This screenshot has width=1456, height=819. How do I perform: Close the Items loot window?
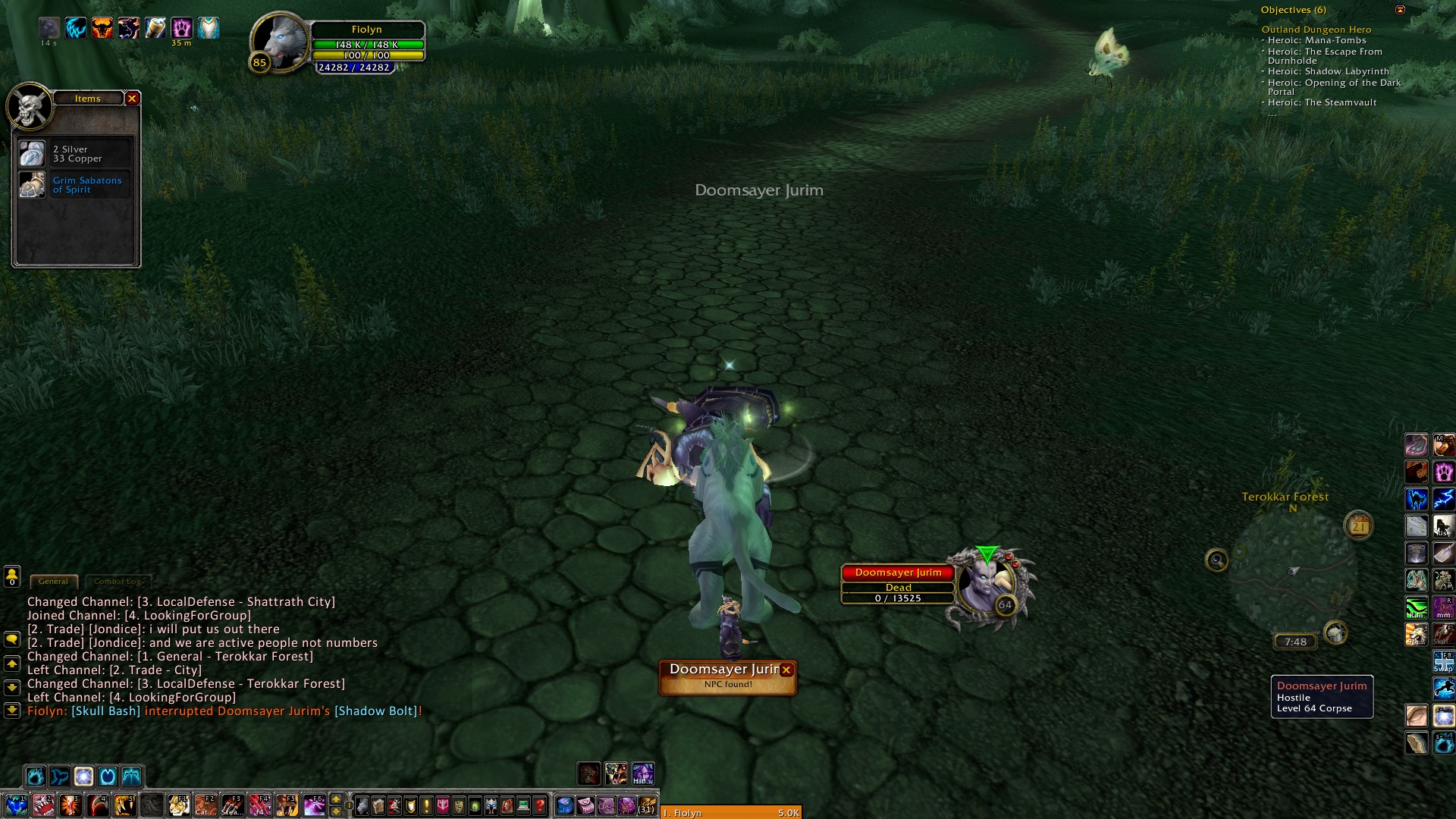coord(132,99)
